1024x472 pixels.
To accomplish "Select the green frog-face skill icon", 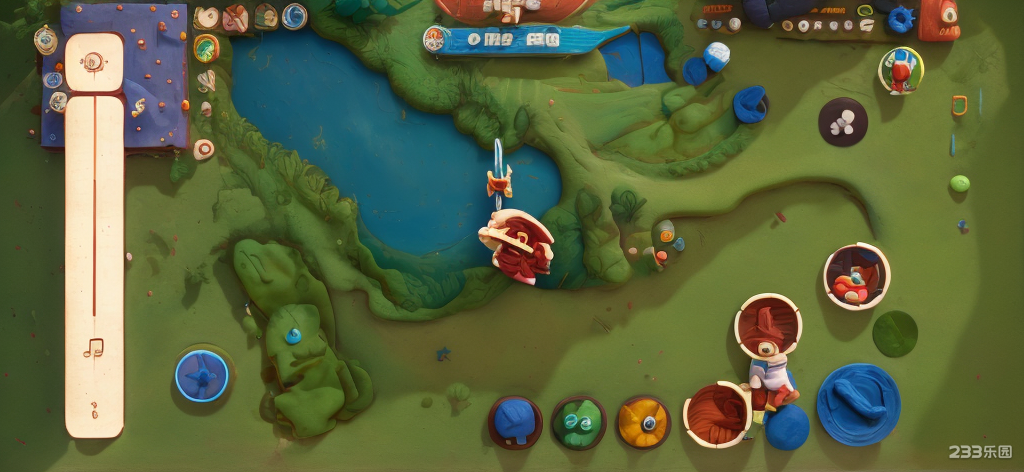I will tap(578, 422).
